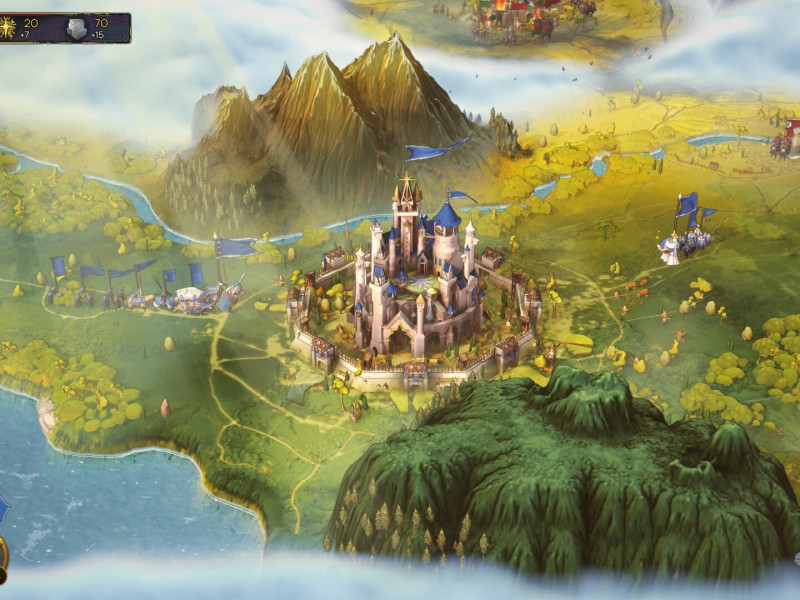Click the partially visible gold-ringed round button
This screenshot has width=800, height=600.
[x=3, y=553]
